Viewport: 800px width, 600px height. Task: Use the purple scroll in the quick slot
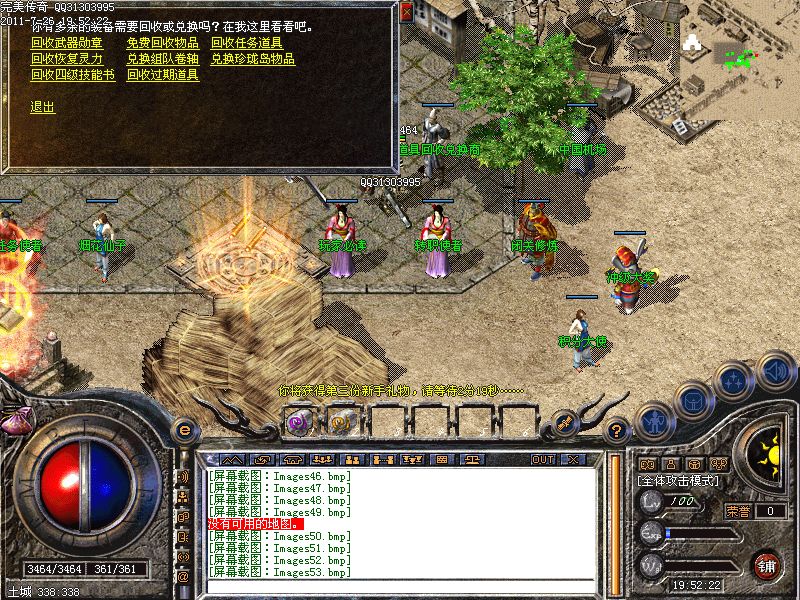coord(298,421)
